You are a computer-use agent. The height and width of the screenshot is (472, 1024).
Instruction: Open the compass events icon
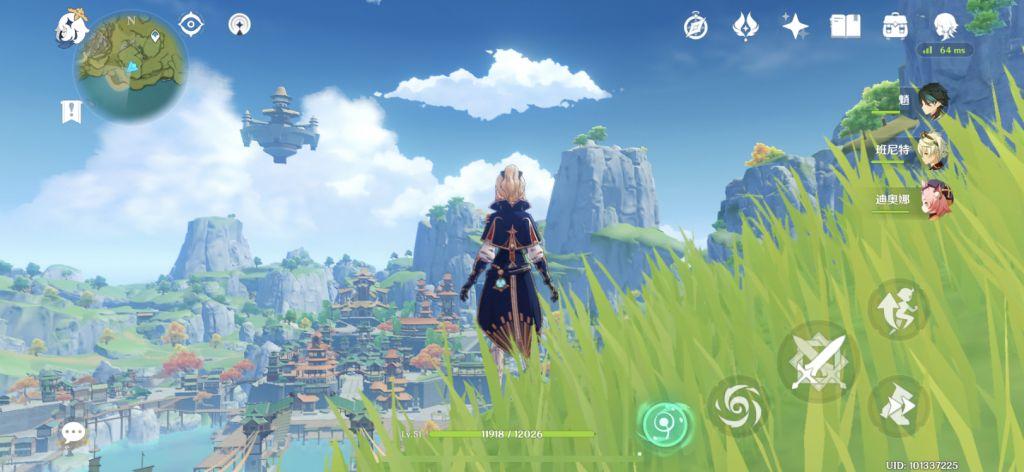[x=696, y=27]
